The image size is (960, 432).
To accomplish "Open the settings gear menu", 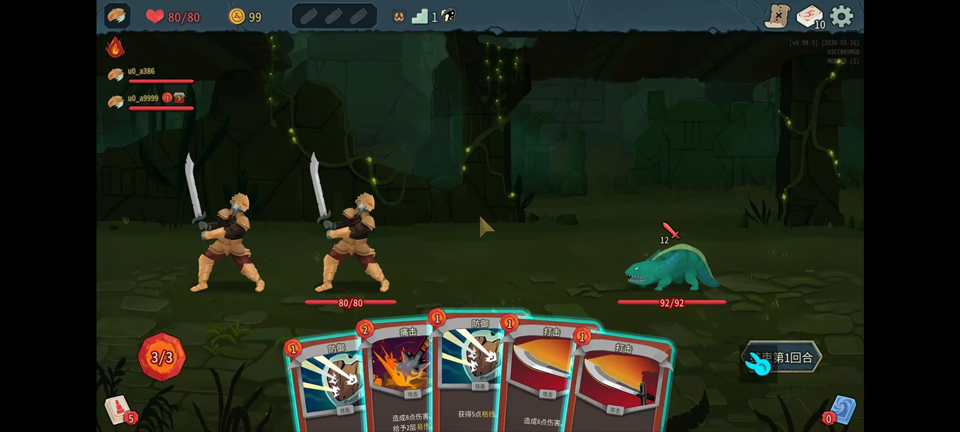I will click(842, 16).
